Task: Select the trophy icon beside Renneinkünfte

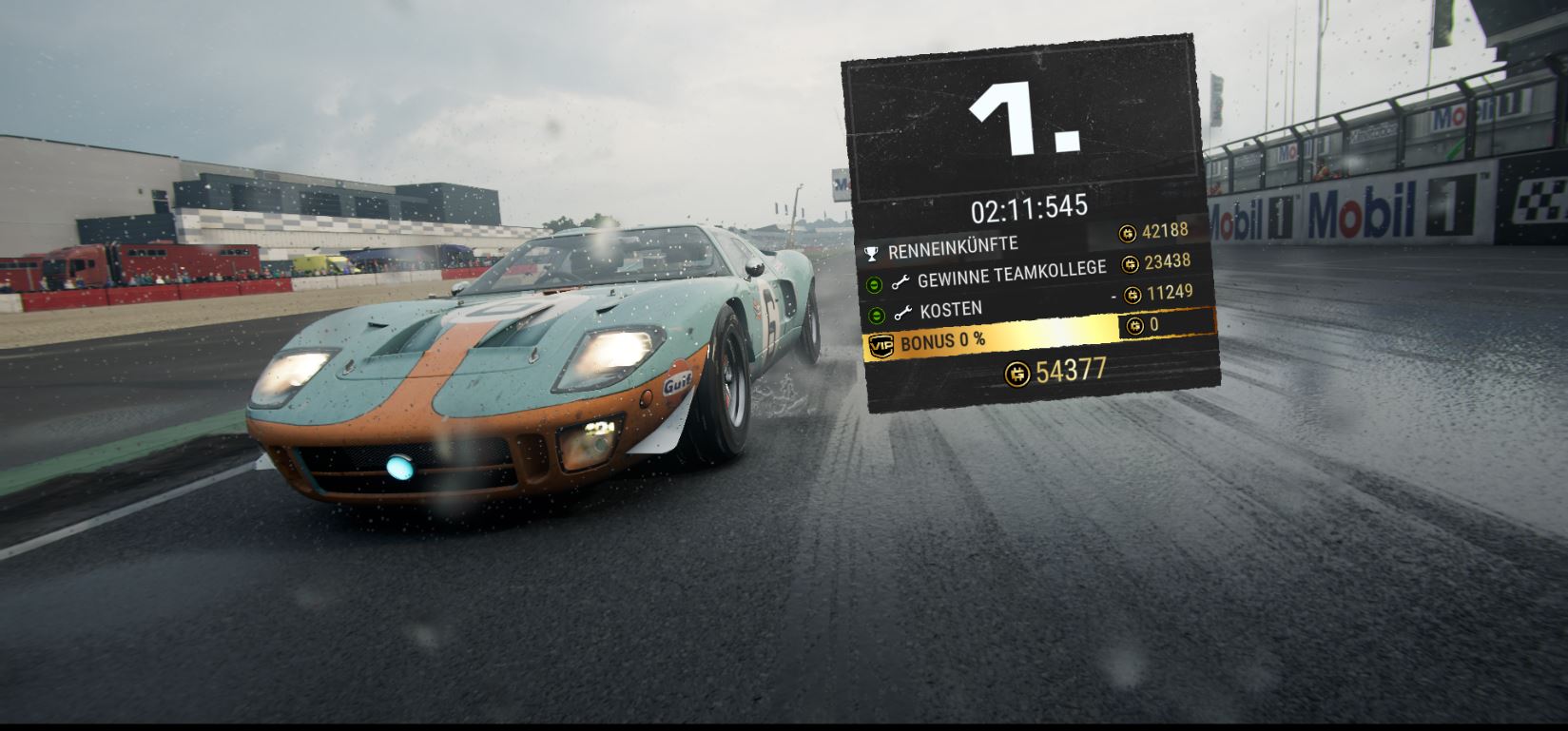Action: (872, 251)
